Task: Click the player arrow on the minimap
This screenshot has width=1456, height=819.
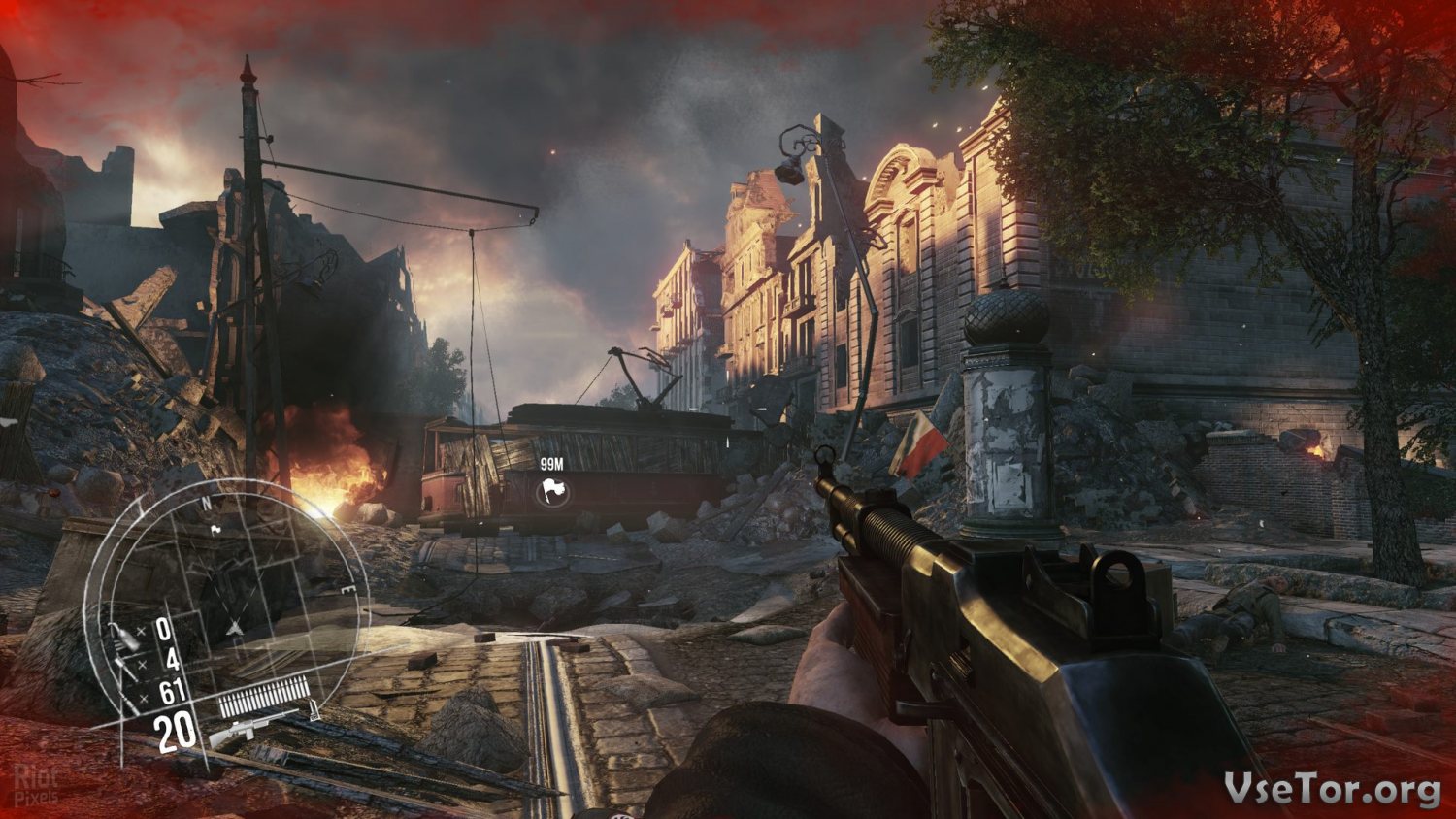Action: (235, 628)
